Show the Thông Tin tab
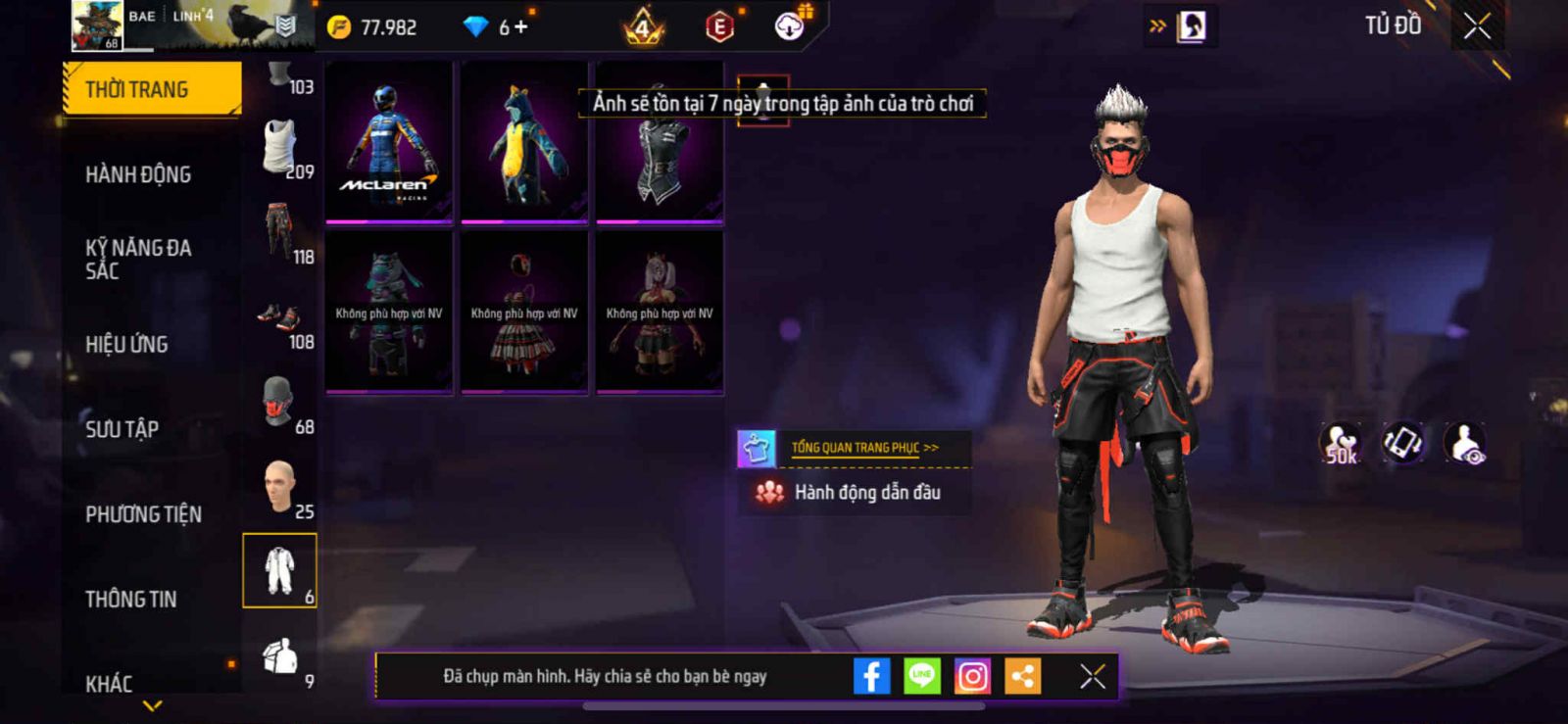Viewport: 1568px width, 724px height. 130,599
